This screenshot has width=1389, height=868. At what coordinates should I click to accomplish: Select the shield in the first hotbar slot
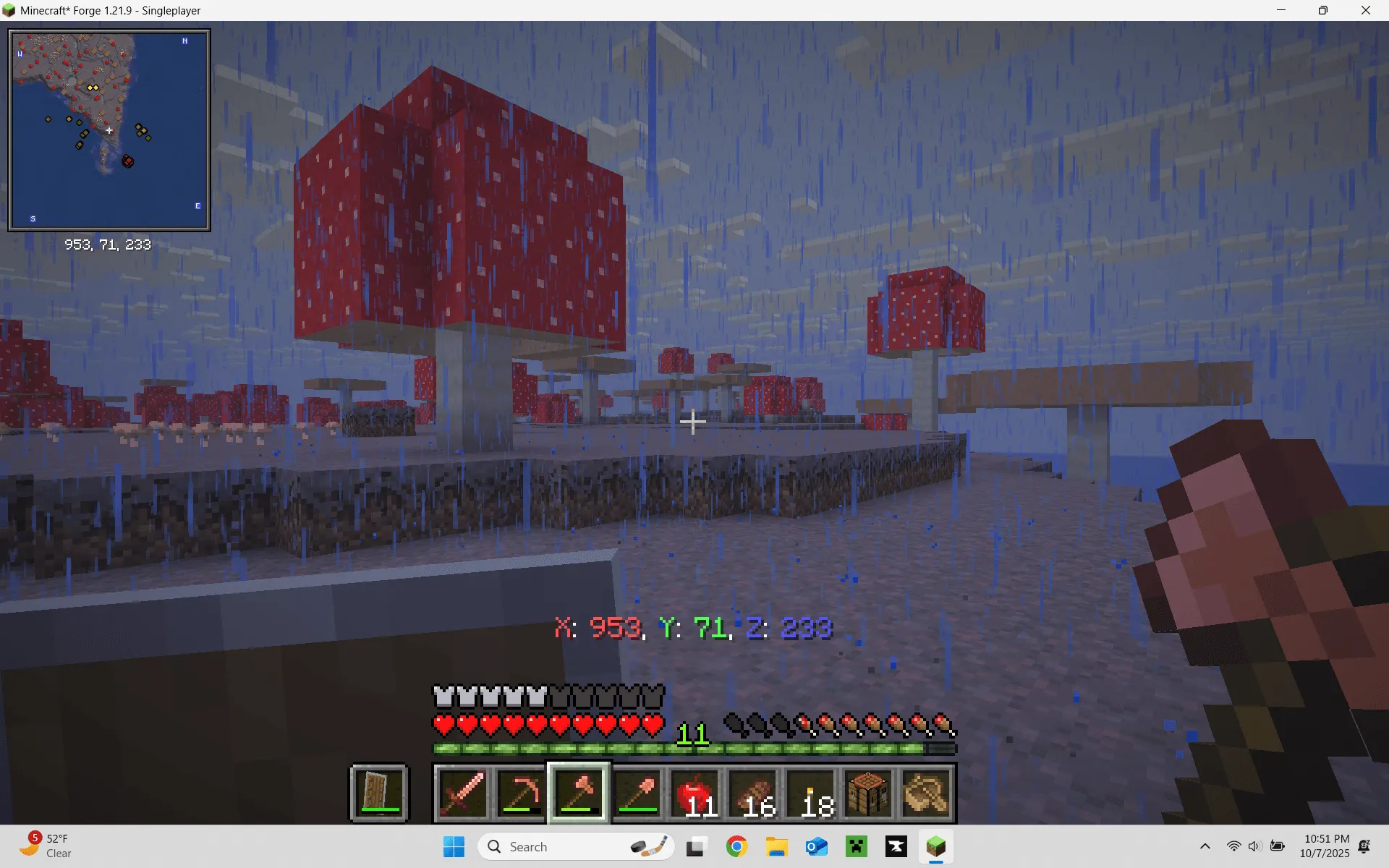(x=379, y=793)
